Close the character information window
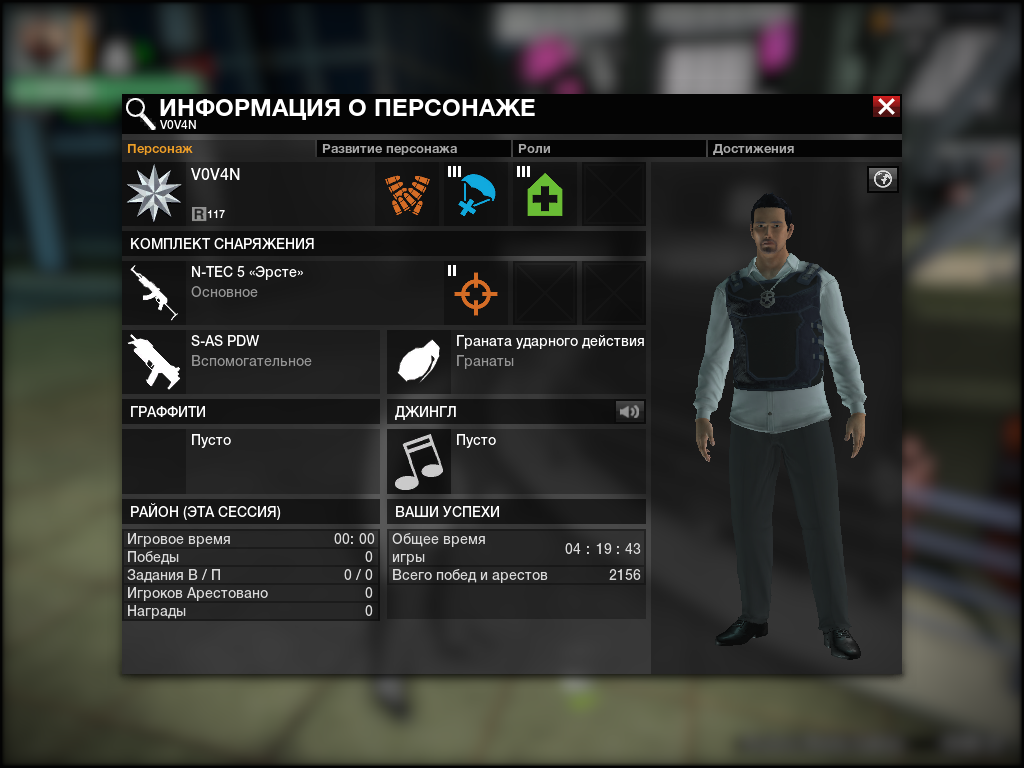The image size is (1024, 768). click(886, 107)
